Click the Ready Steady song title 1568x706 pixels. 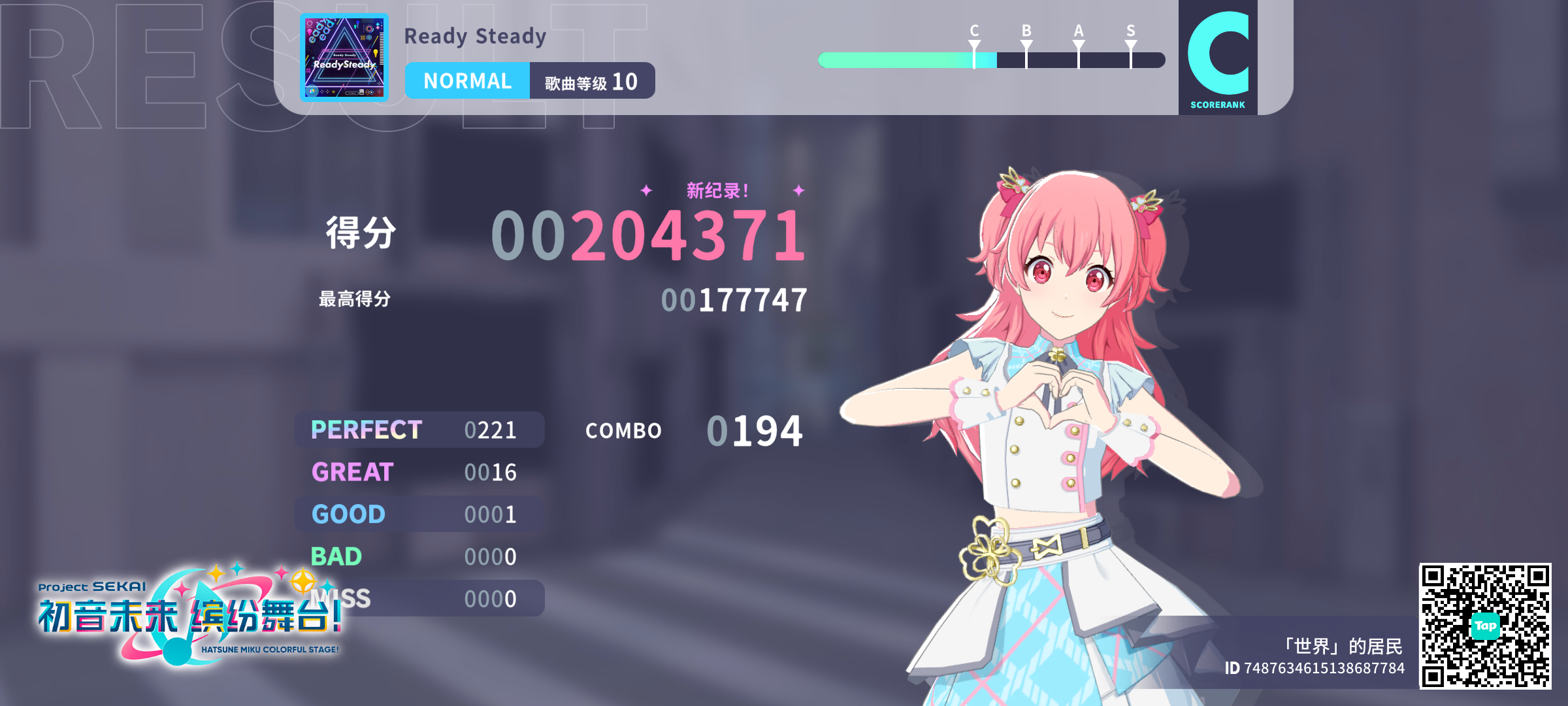[x=475, y=37]
